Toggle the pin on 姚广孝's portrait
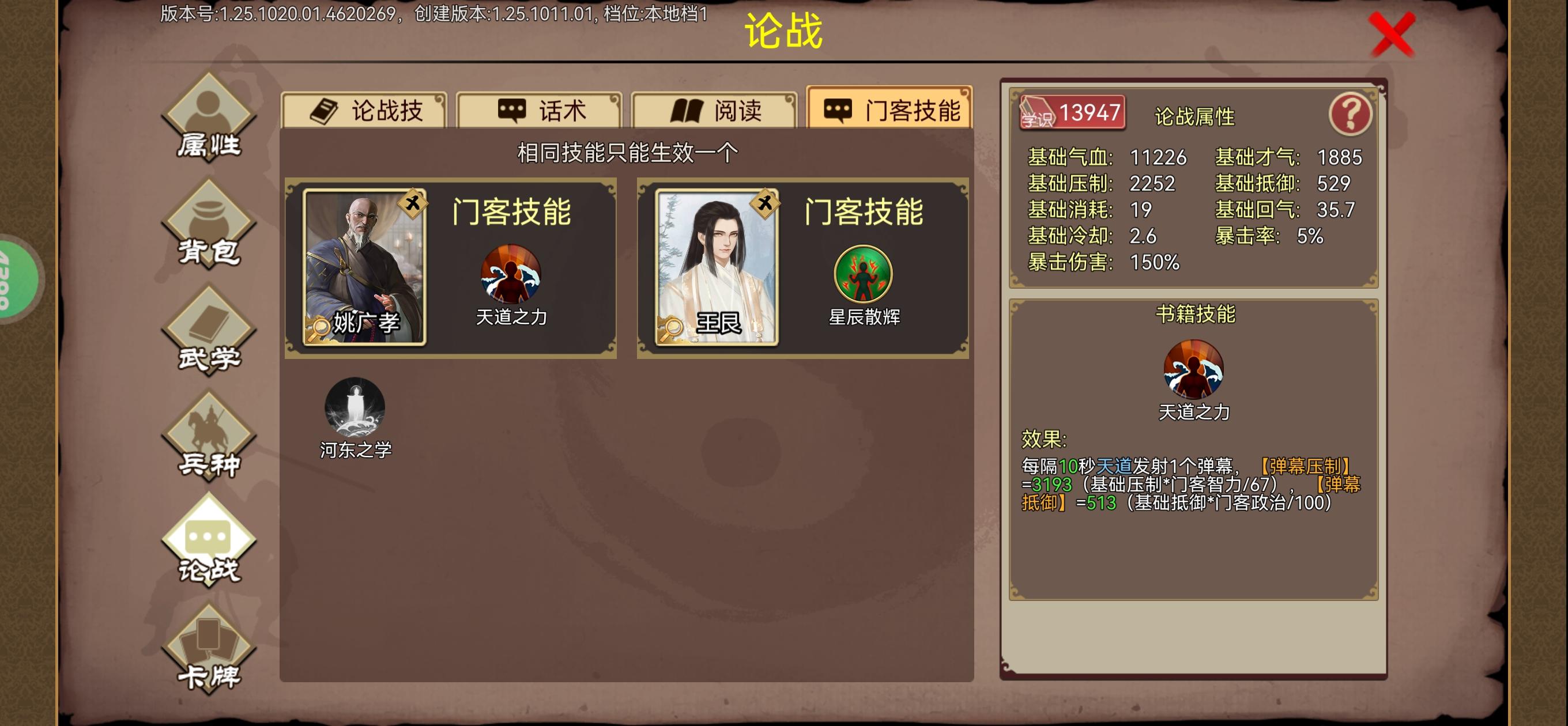 (413, 205)
